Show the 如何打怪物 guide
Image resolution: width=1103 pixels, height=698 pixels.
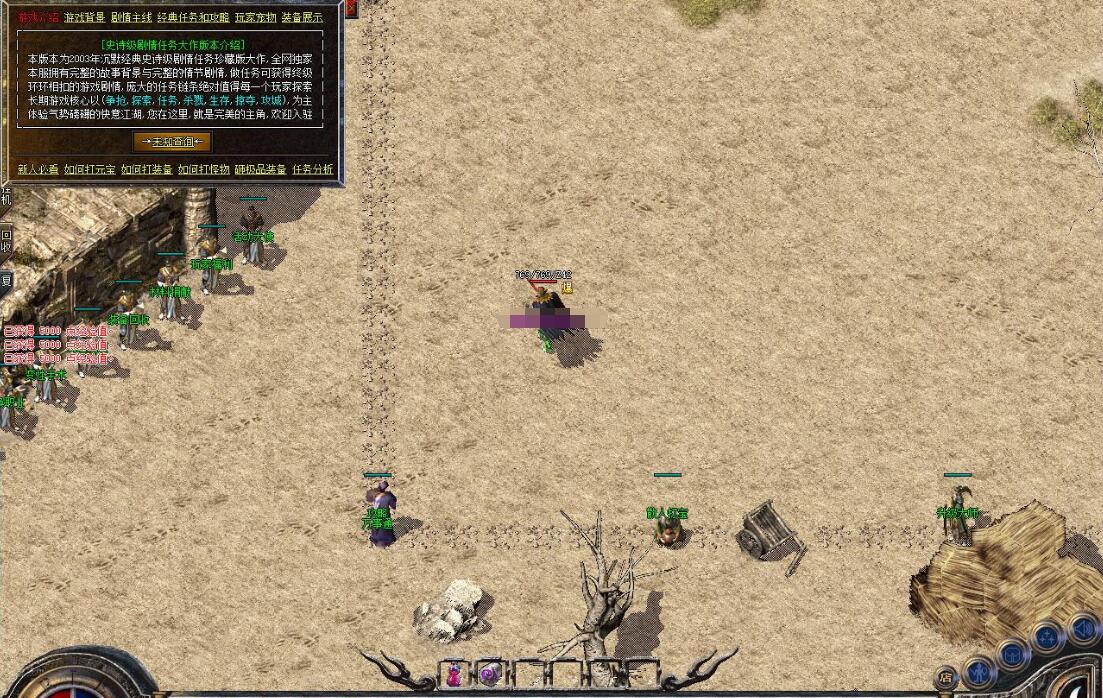tap(203, 170)
